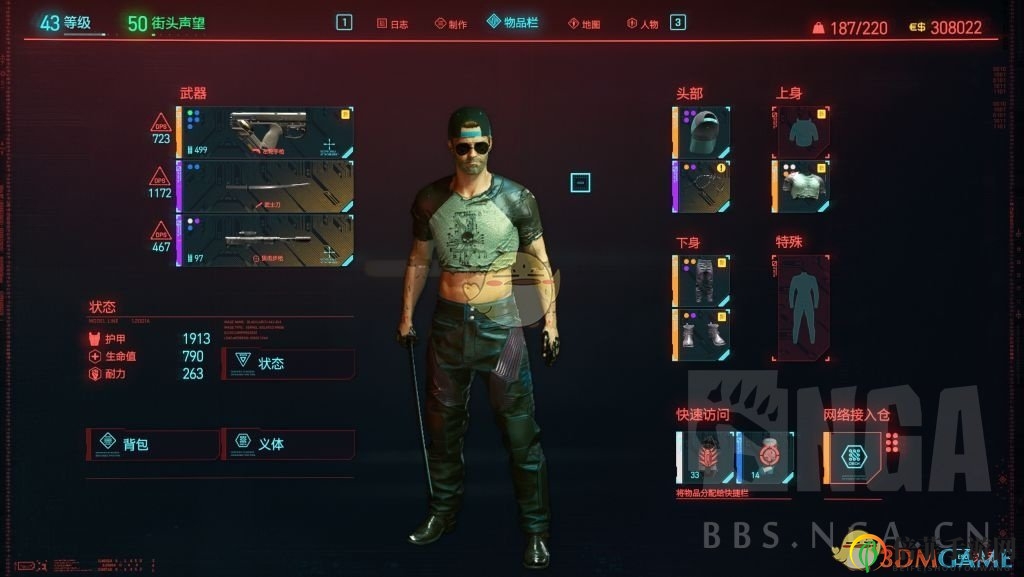Open the 状态 stats button
Image resolution: width=1024 pixels, height=577 pixels.
[288, 363]
